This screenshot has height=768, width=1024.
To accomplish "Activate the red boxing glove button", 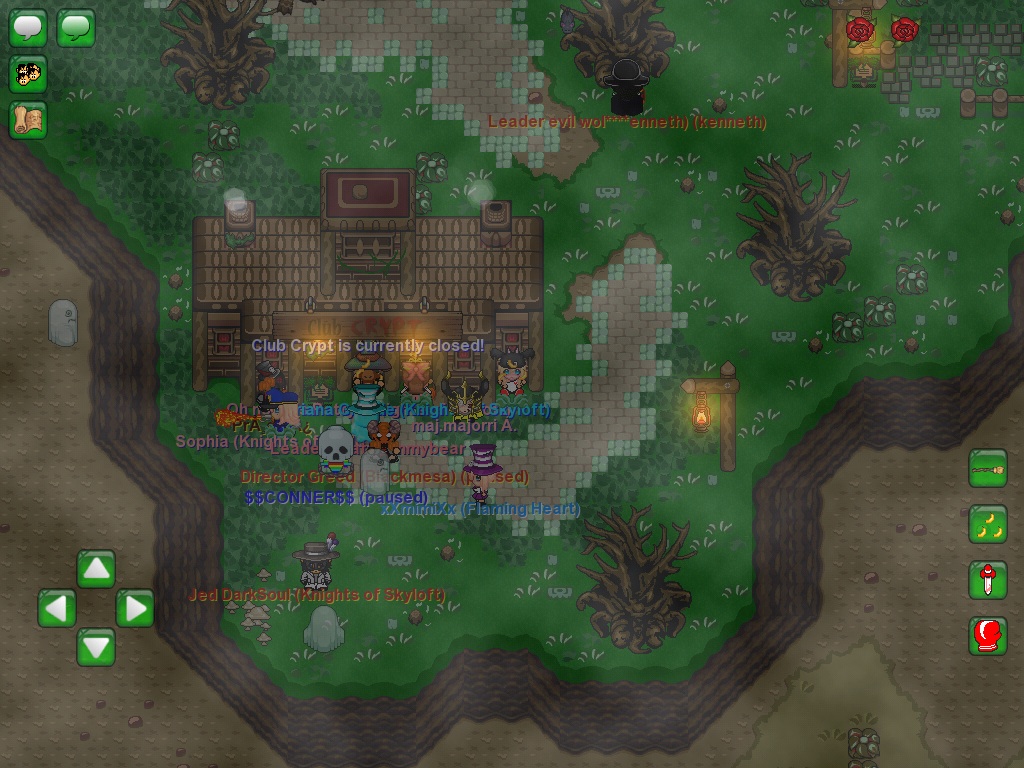I will 987,636.
